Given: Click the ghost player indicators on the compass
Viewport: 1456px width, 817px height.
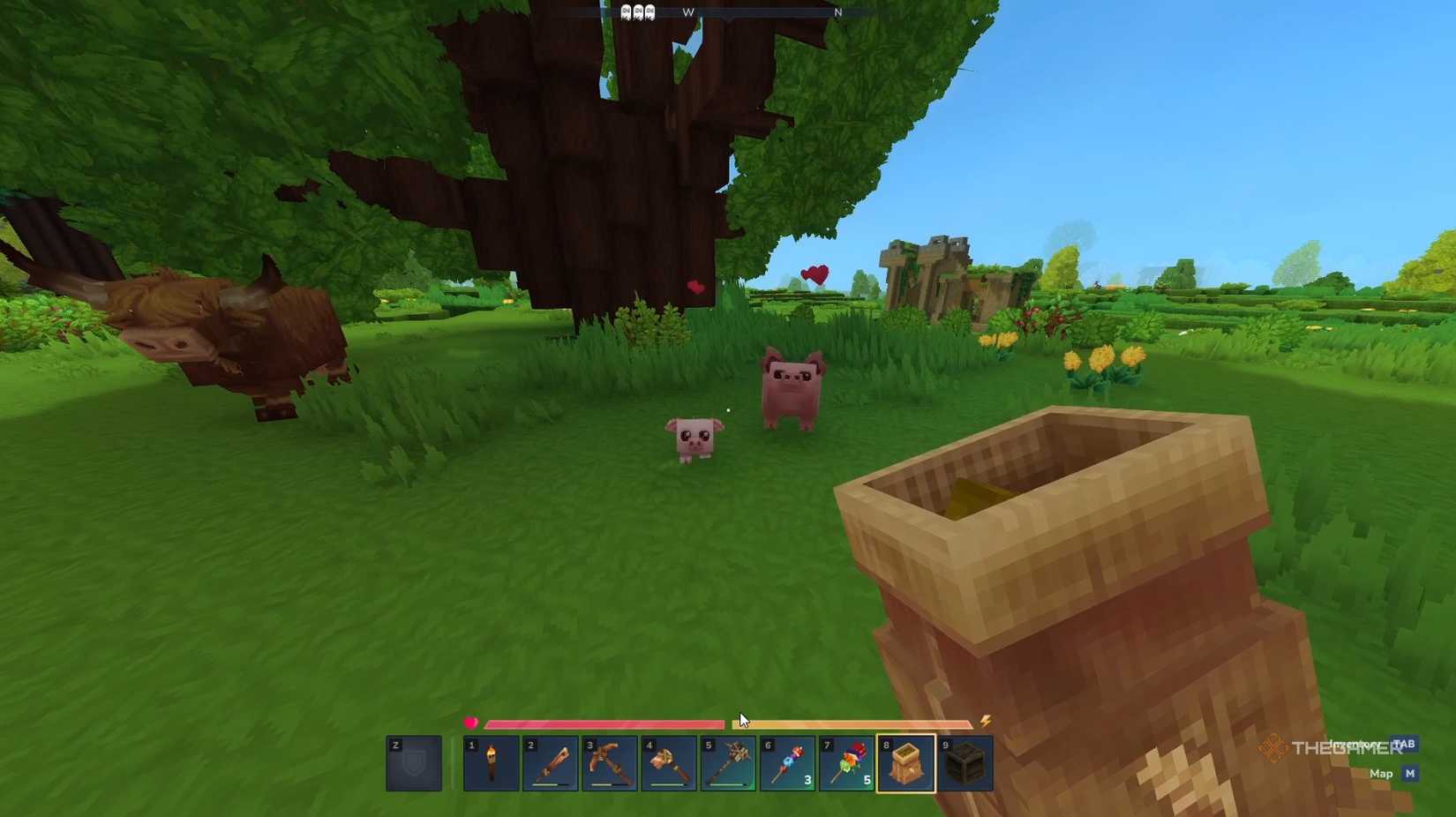Looking at the screenshot, I should (x=638, y=11).
